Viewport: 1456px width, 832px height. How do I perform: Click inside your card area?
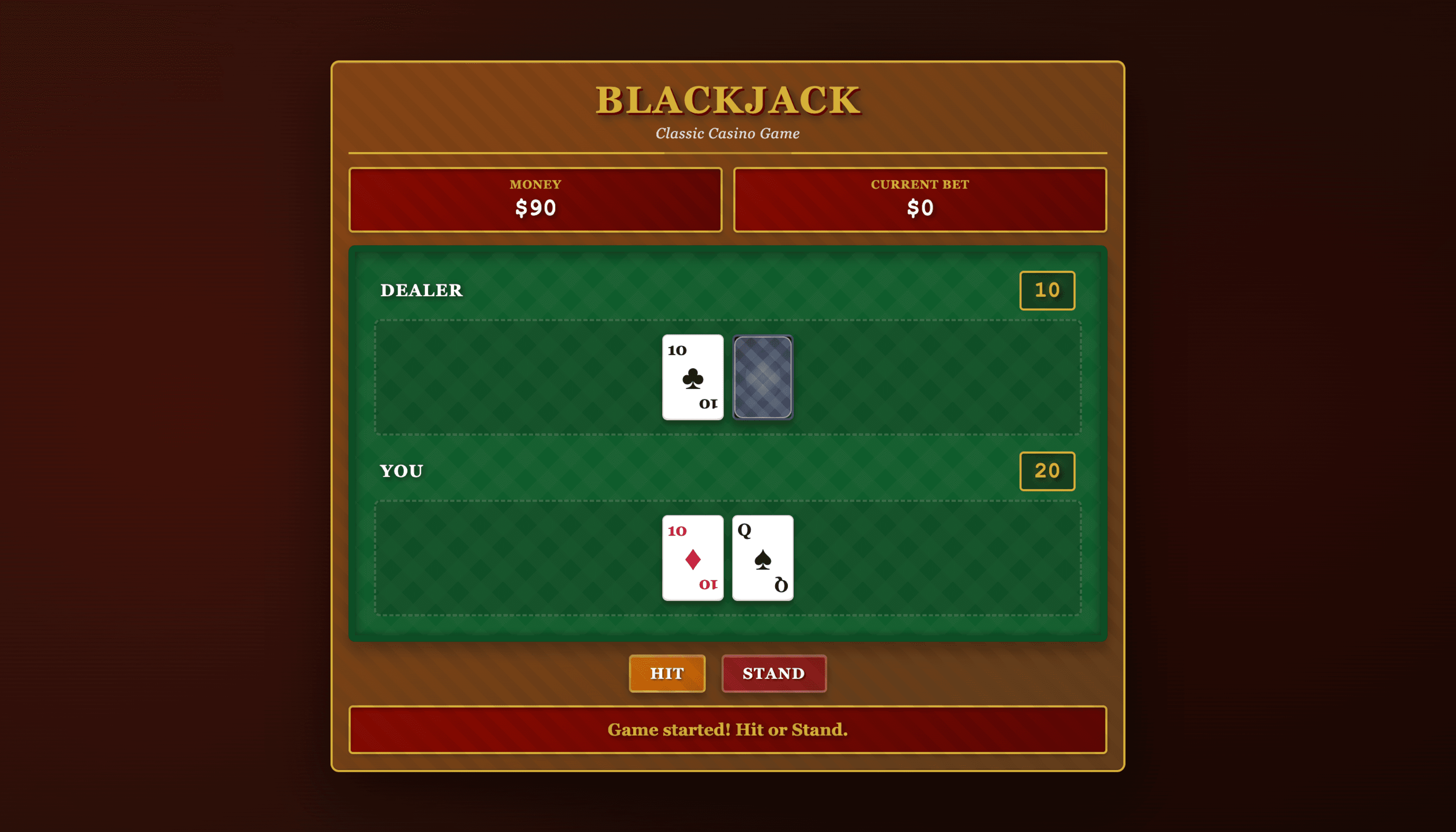[514, 558]
